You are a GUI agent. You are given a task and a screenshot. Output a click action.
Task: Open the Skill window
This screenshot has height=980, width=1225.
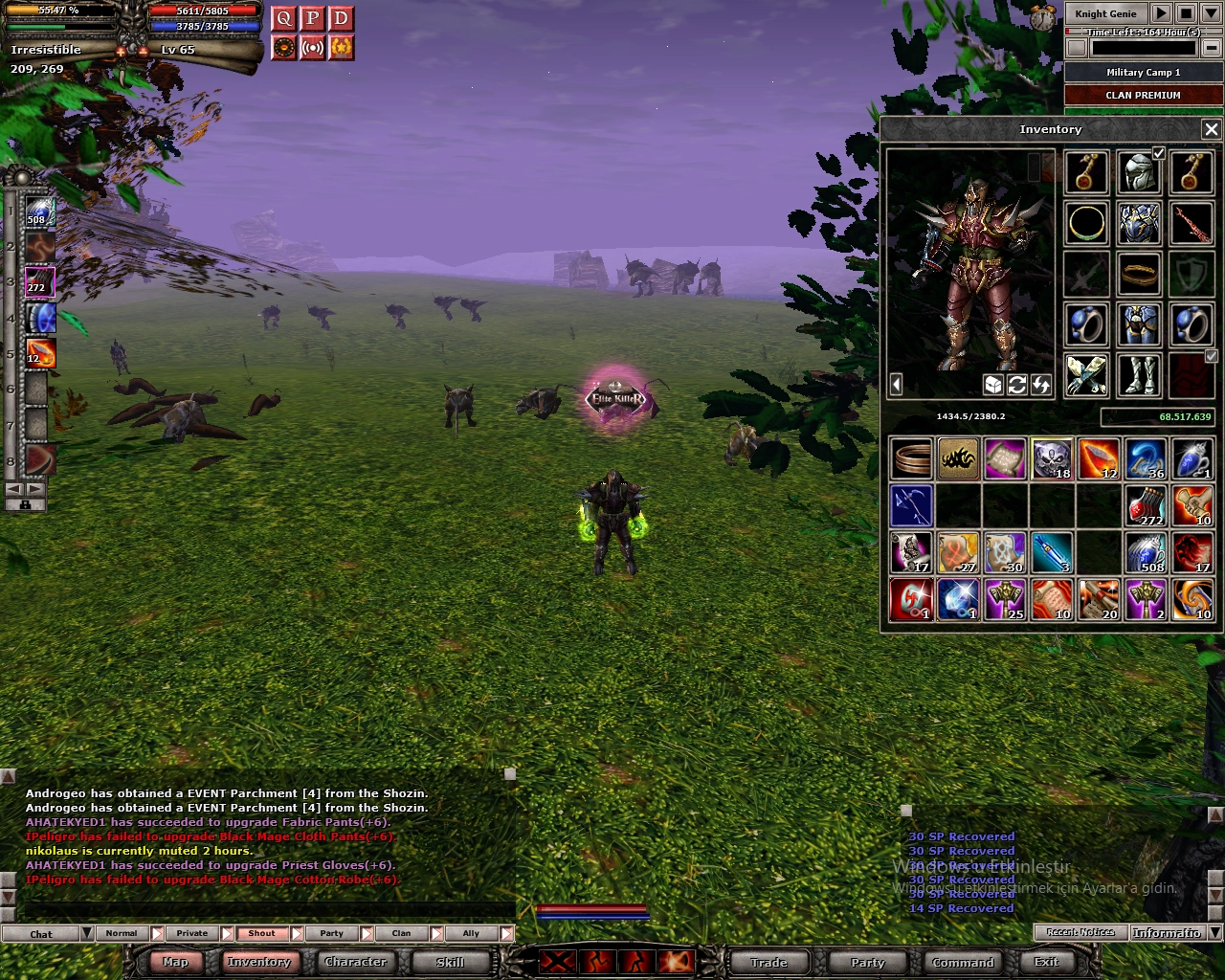[x=450, y=962]
